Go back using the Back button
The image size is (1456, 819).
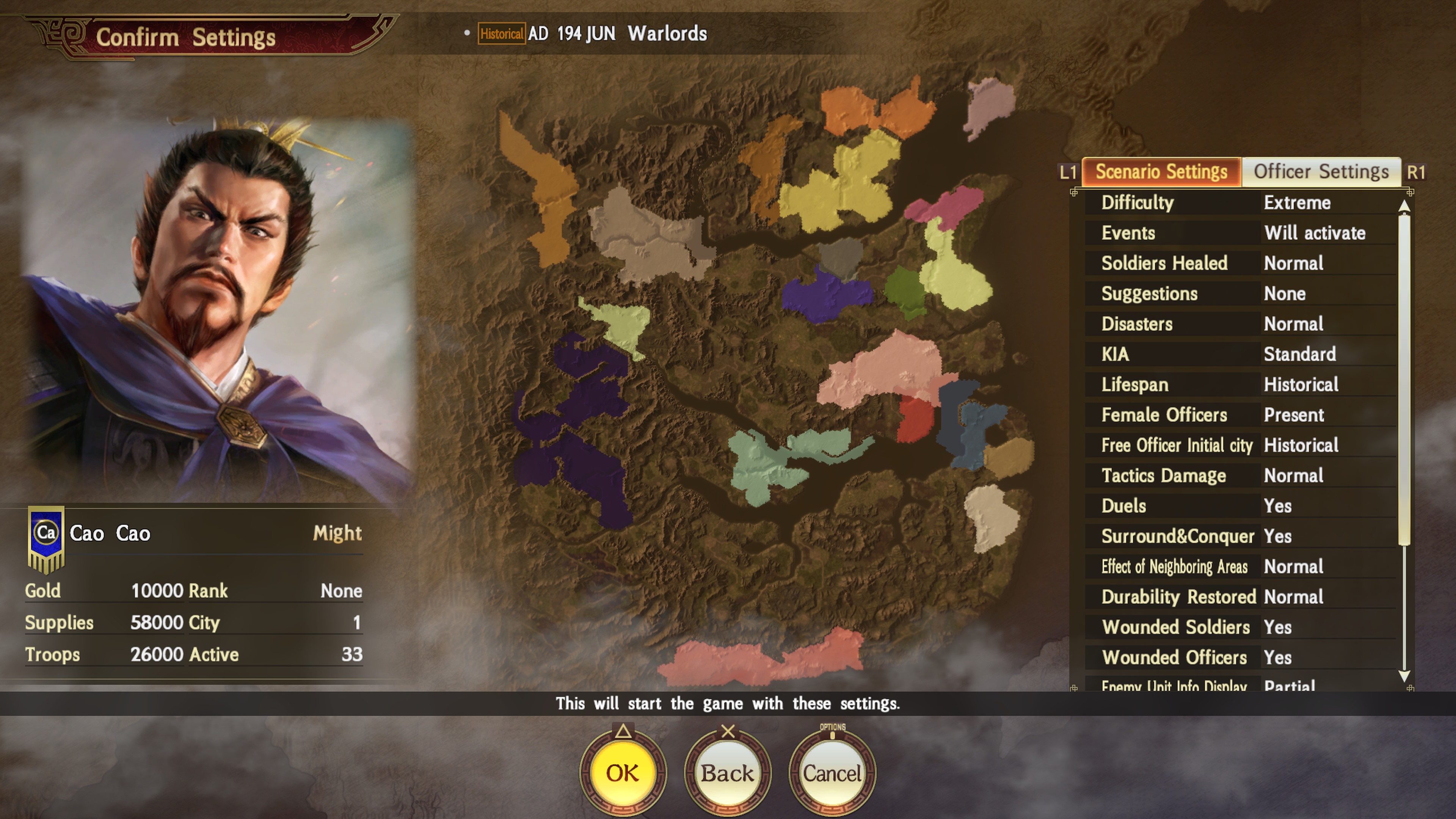728,773
